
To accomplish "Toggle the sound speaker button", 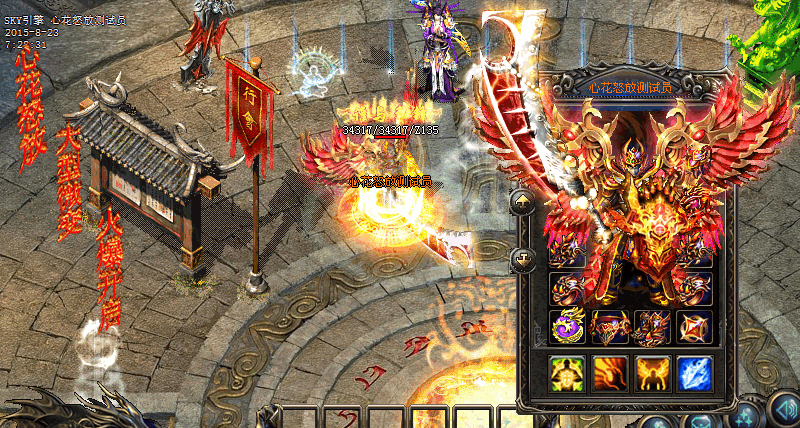I will 783,410.
